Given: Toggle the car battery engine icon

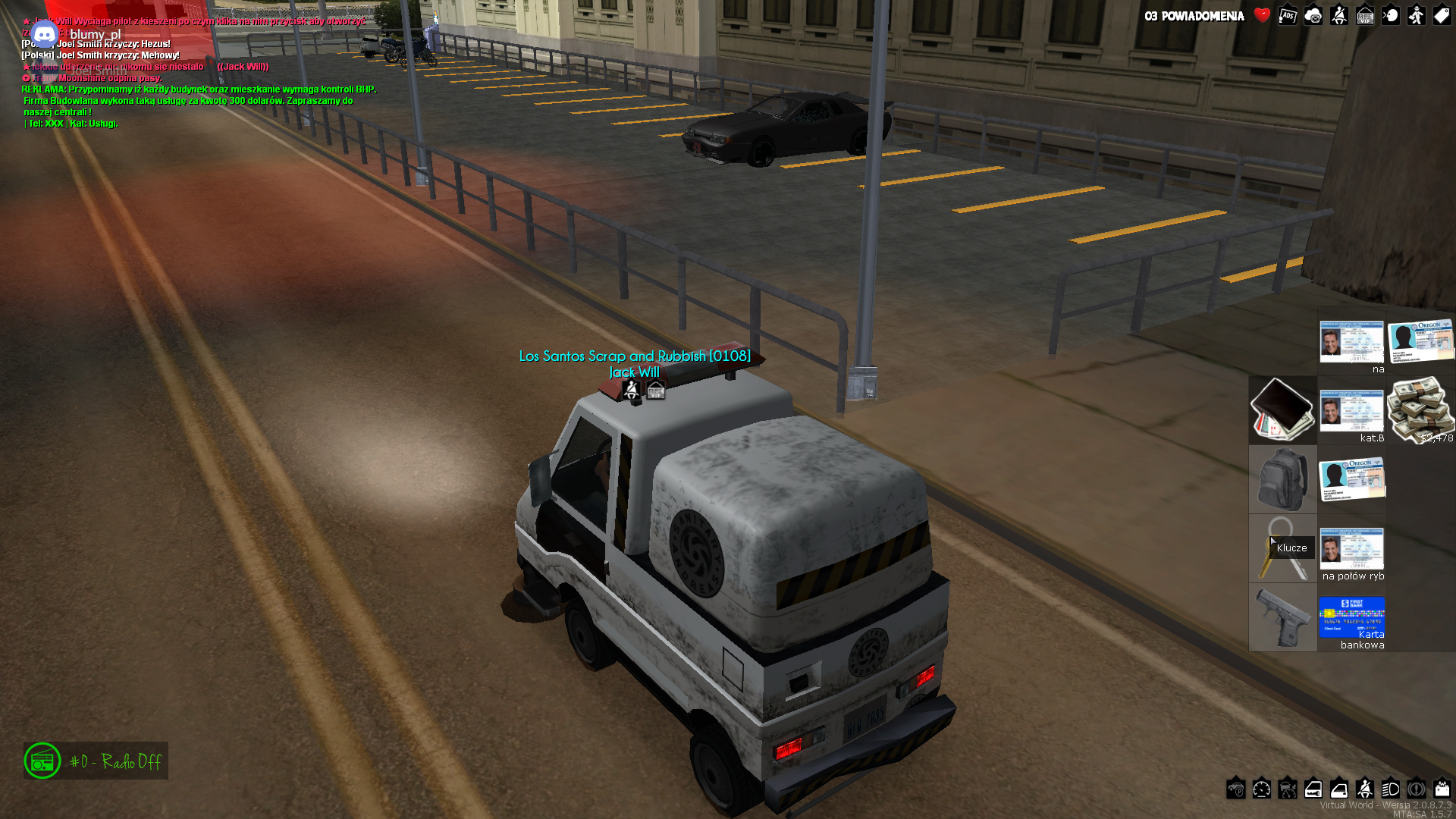Looking at the screenshot, I should click(1442, 789).
